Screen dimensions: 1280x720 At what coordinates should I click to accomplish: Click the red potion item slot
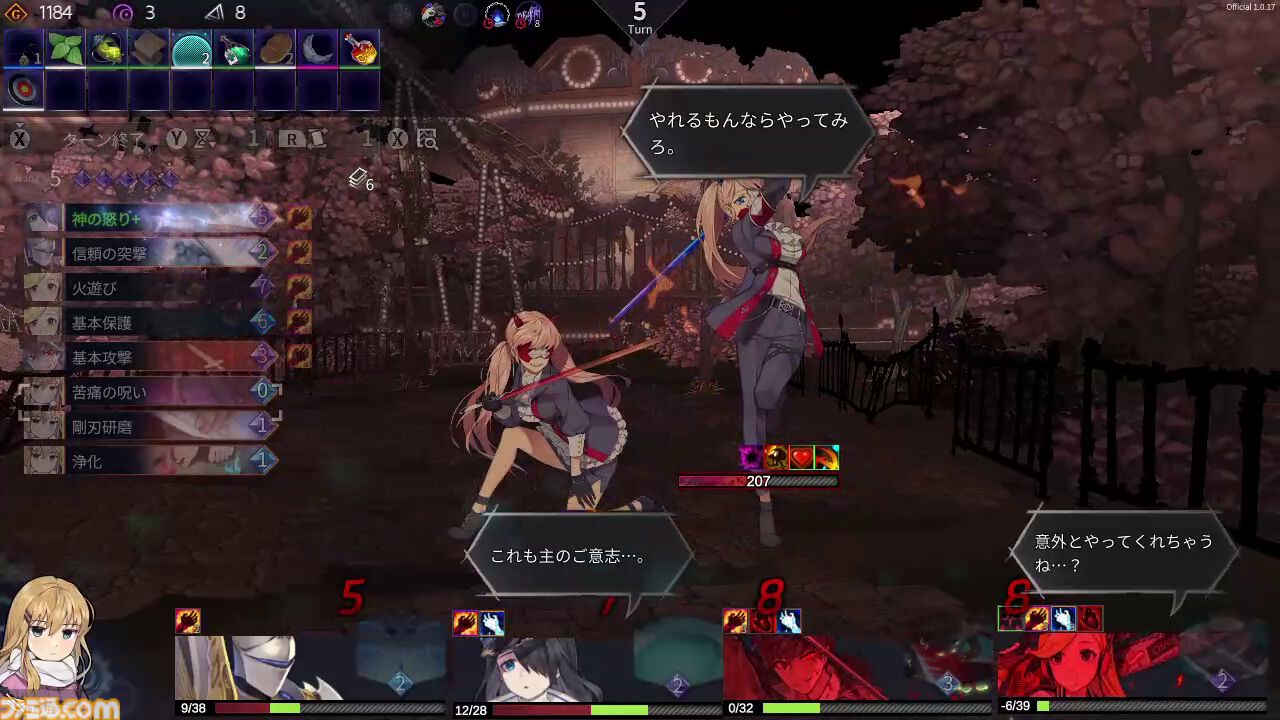[x=361, y=50]
